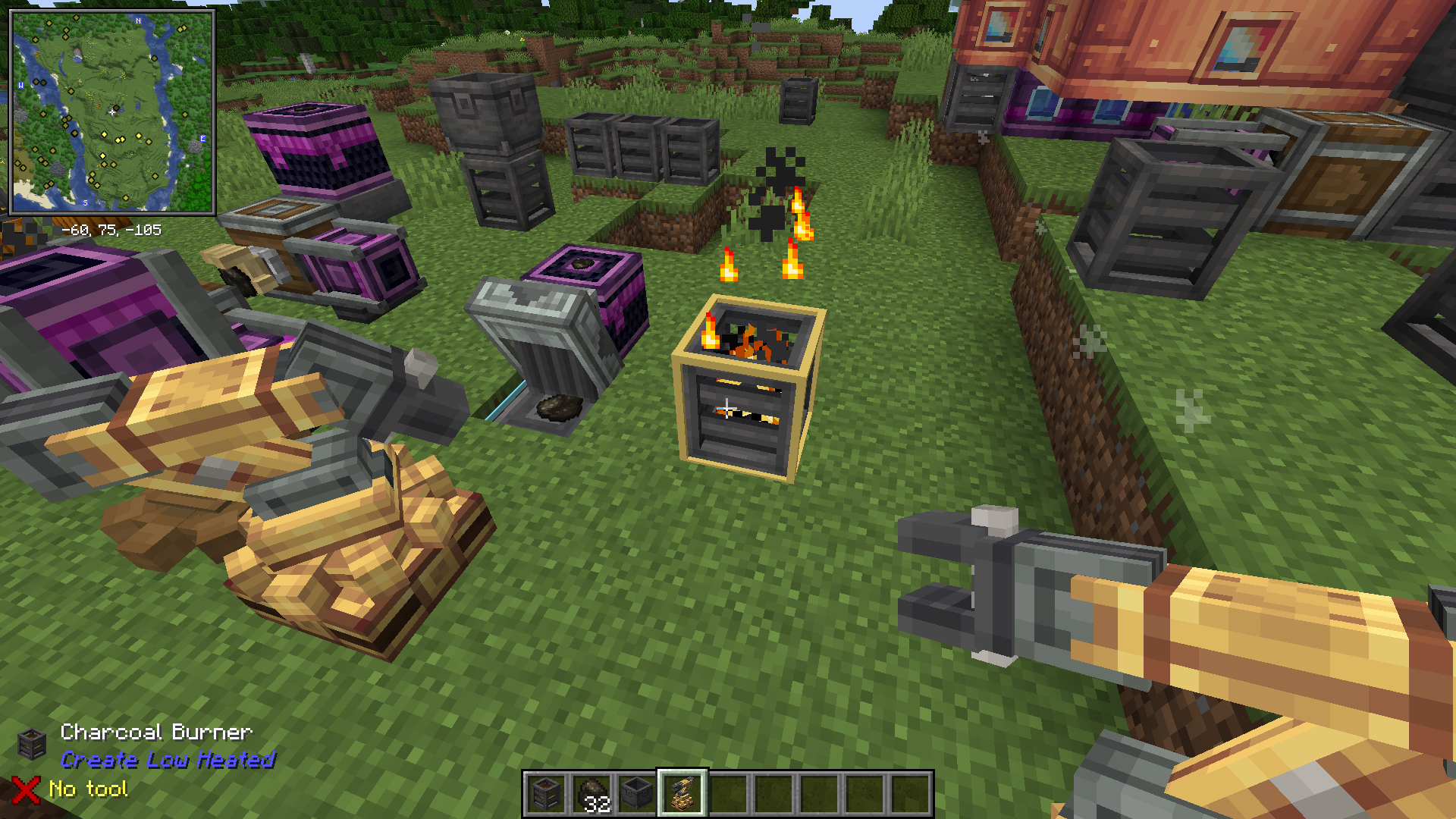Click the player crosshair marker on the minimap
The height and width of the screenshot is (819, 1456).
(x=111, y=113)
